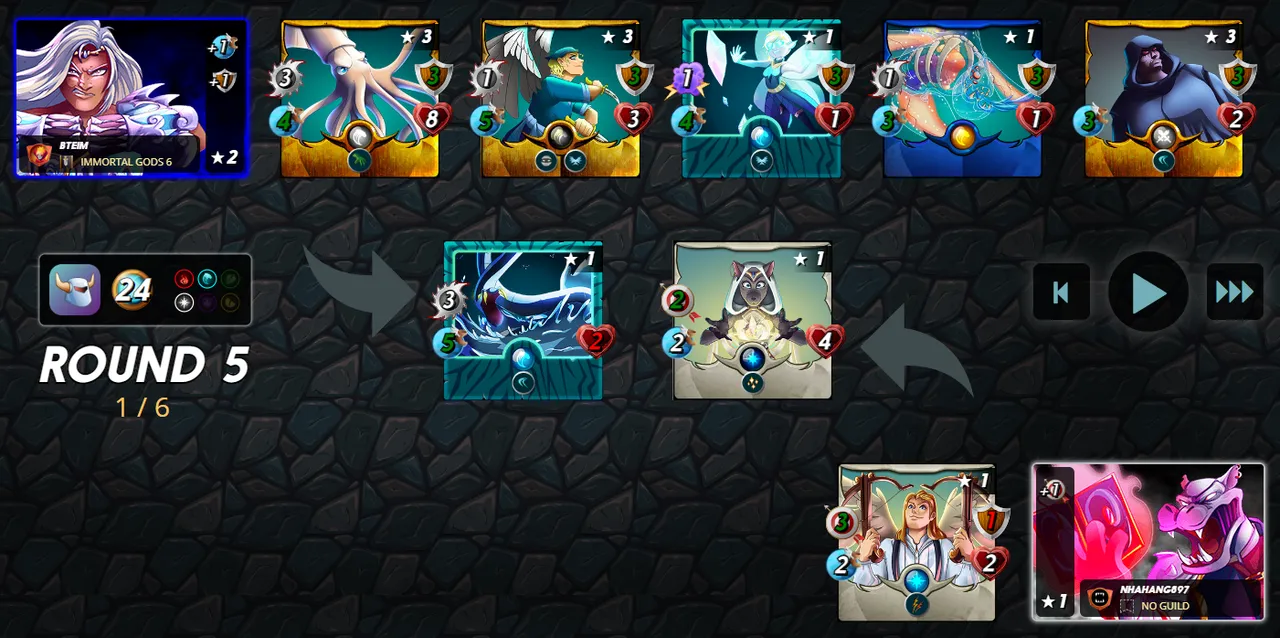This screenshot has height=638, width=1280.
Task: Select the giant squid monster card
Action: click(x=360, y=98)
